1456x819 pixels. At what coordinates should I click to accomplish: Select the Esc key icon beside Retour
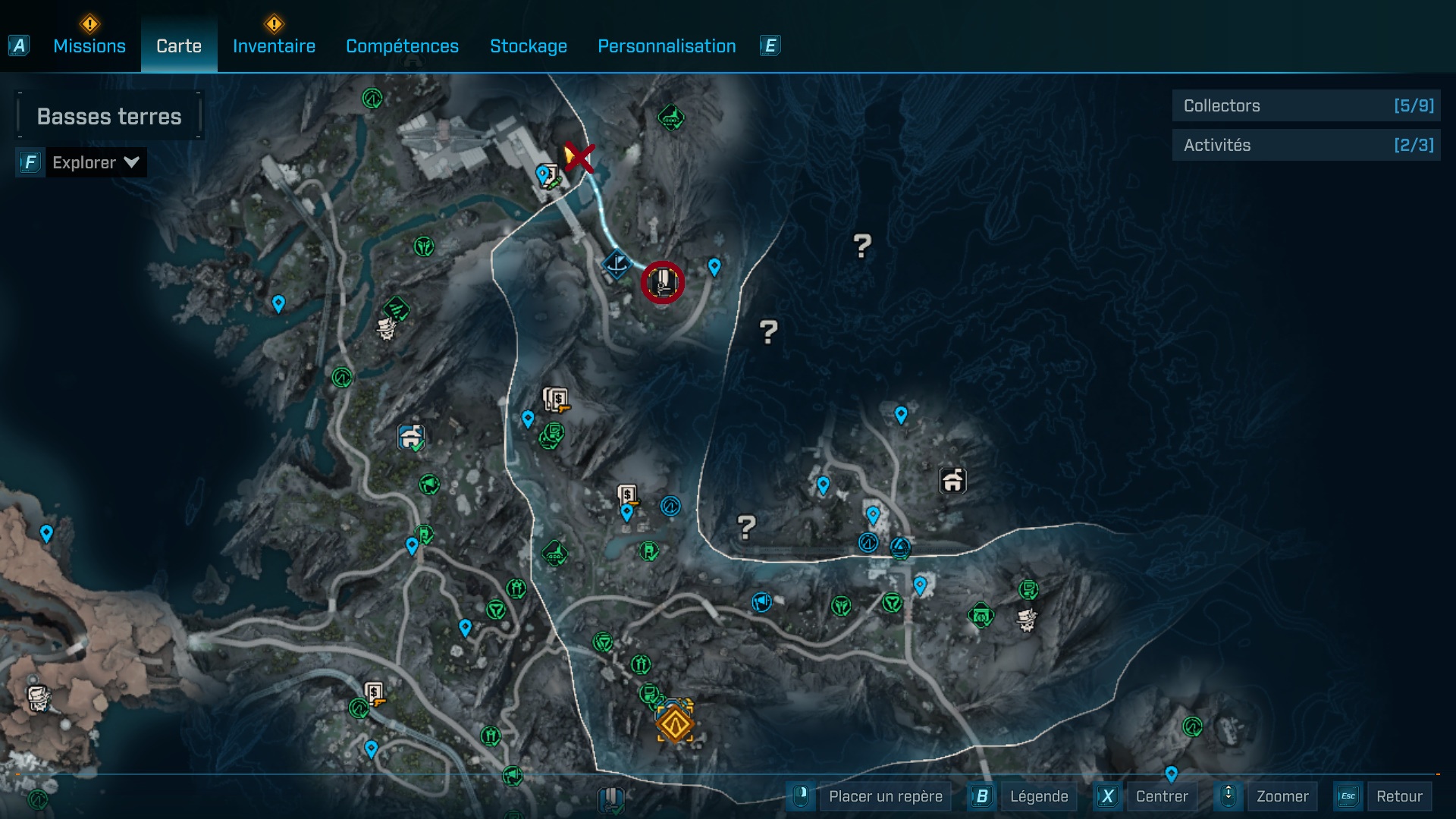pyautogui.click(x=1348, y=796)
